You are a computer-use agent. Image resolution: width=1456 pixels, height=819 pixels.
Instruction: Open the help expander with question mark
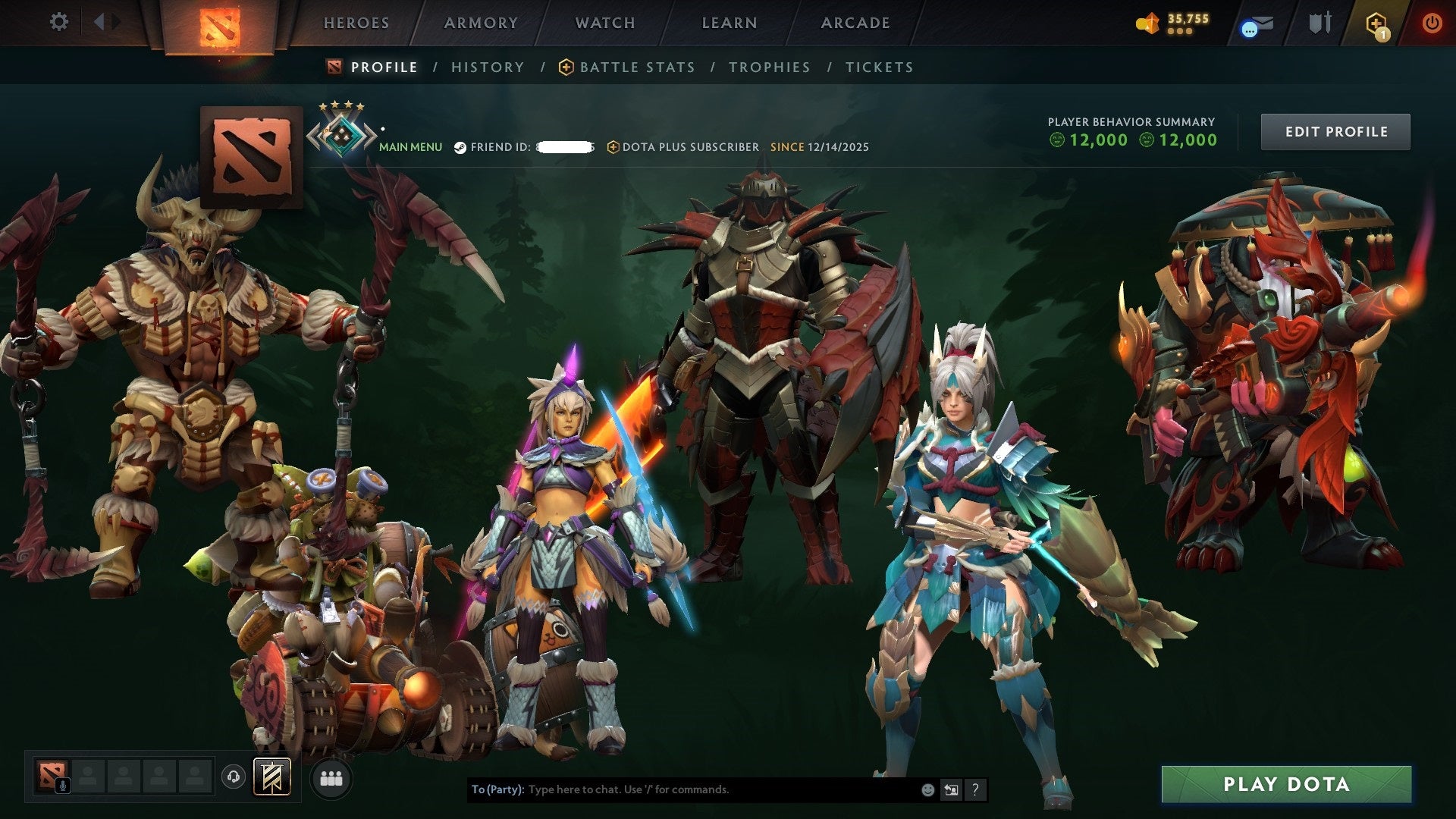975,789
